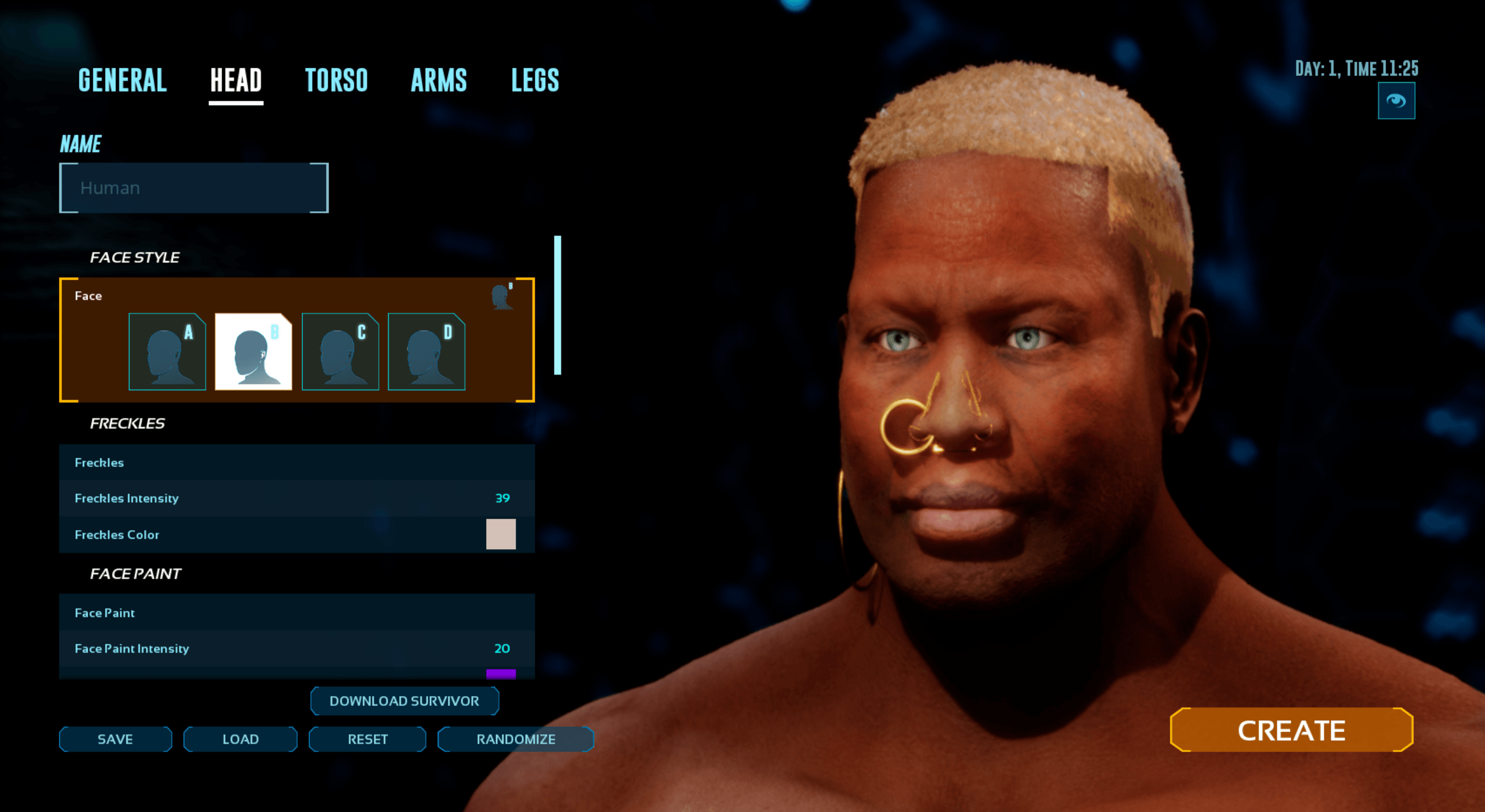Screen dimensions: 1485x812
Task: Expand the Freckles options row
Action: click(x=296, y=462)
